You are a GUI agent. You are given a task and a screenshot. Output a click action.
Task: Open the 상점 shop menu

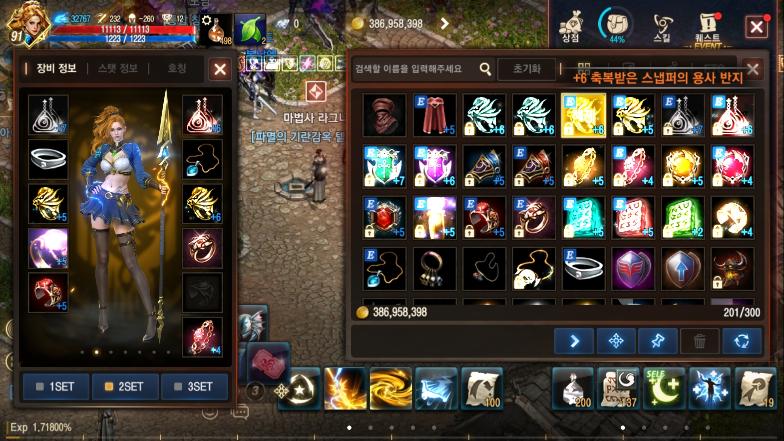coord(571,26)
